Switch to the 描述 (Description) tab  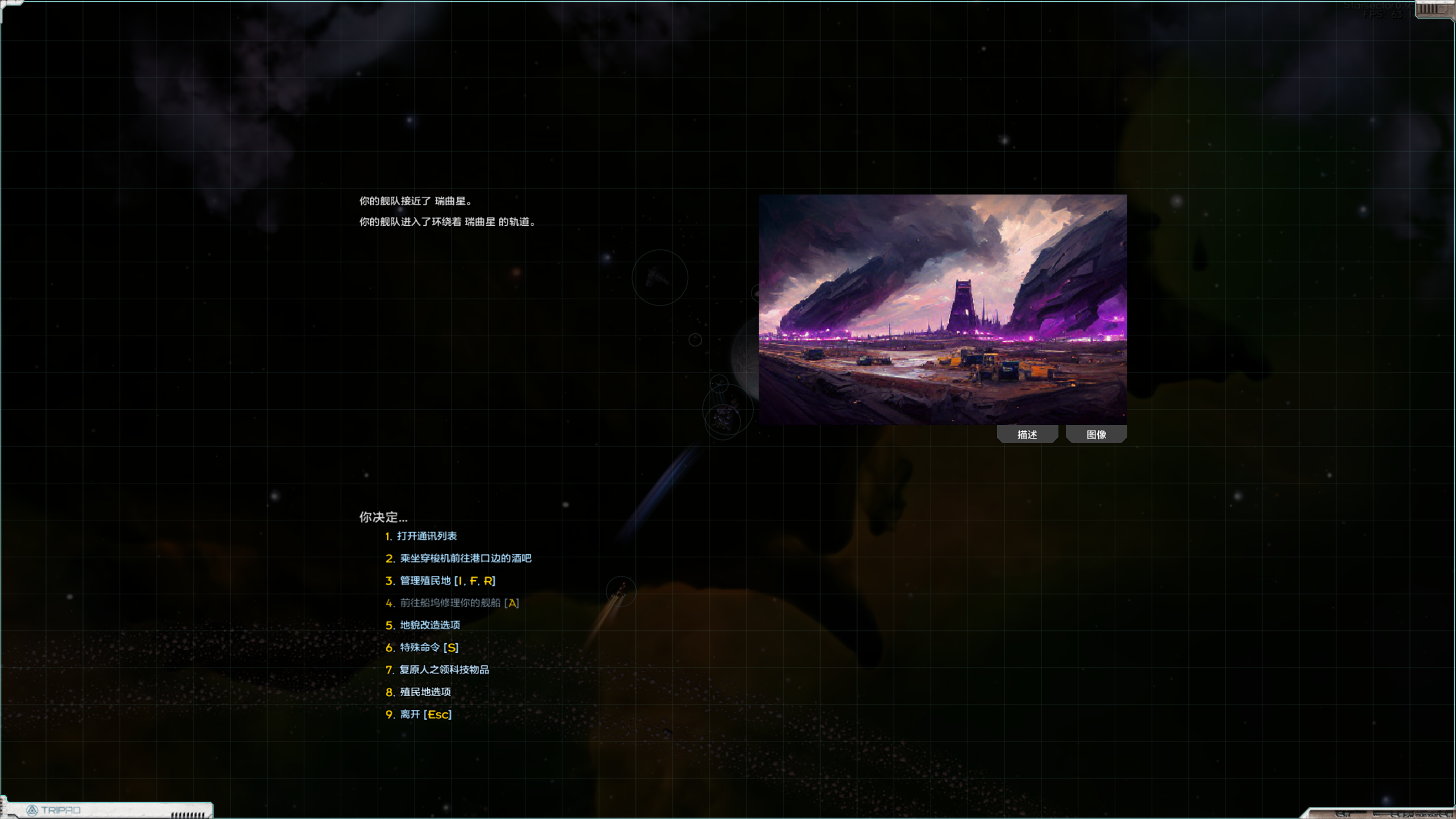click(x=1027, y=434)
